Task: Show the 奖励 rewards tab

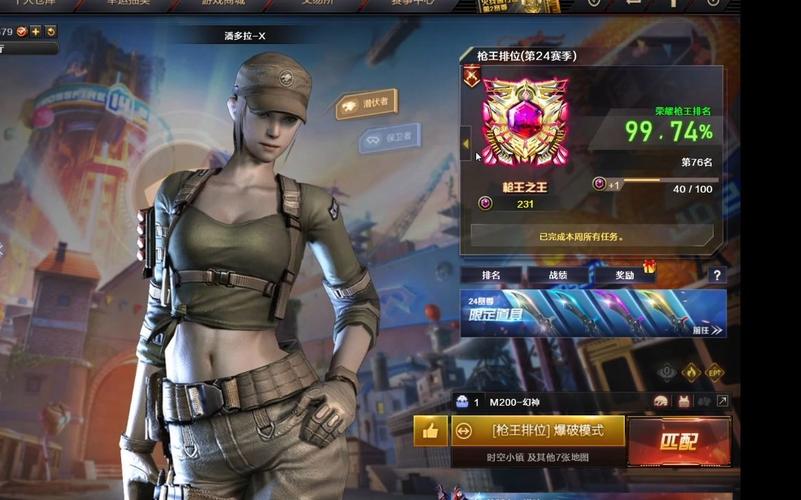Action: 624,274
